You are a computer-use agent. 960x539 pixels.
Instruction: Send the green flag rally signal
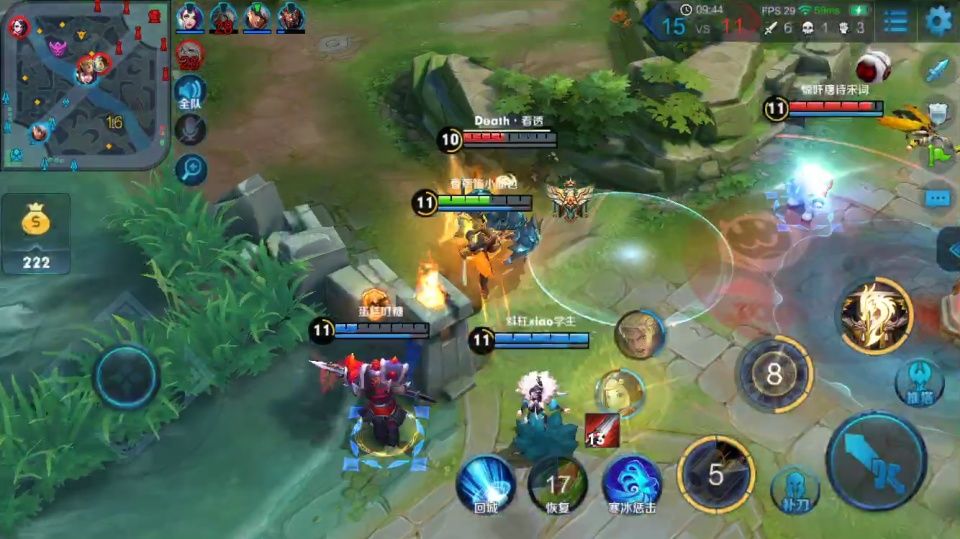pos(940,154)
